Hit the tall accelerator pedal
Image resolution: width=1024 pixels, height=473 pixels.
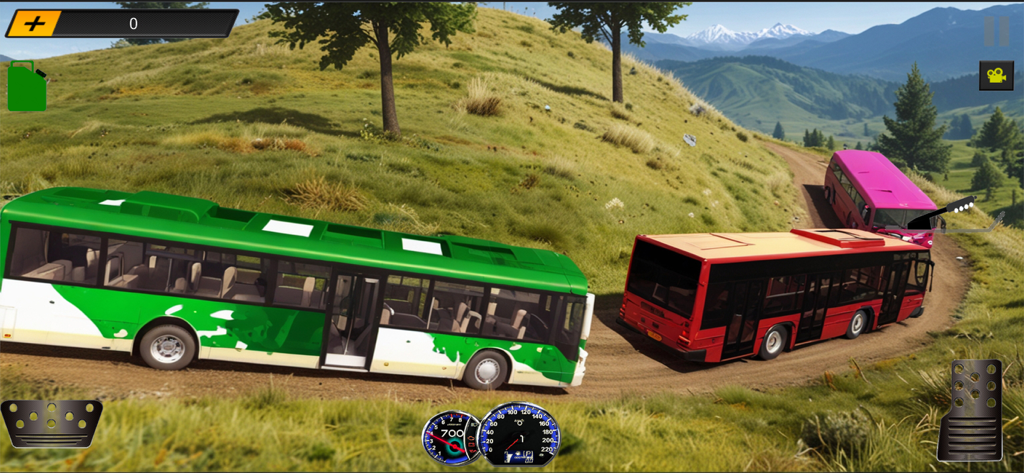(x=969, y=410)
